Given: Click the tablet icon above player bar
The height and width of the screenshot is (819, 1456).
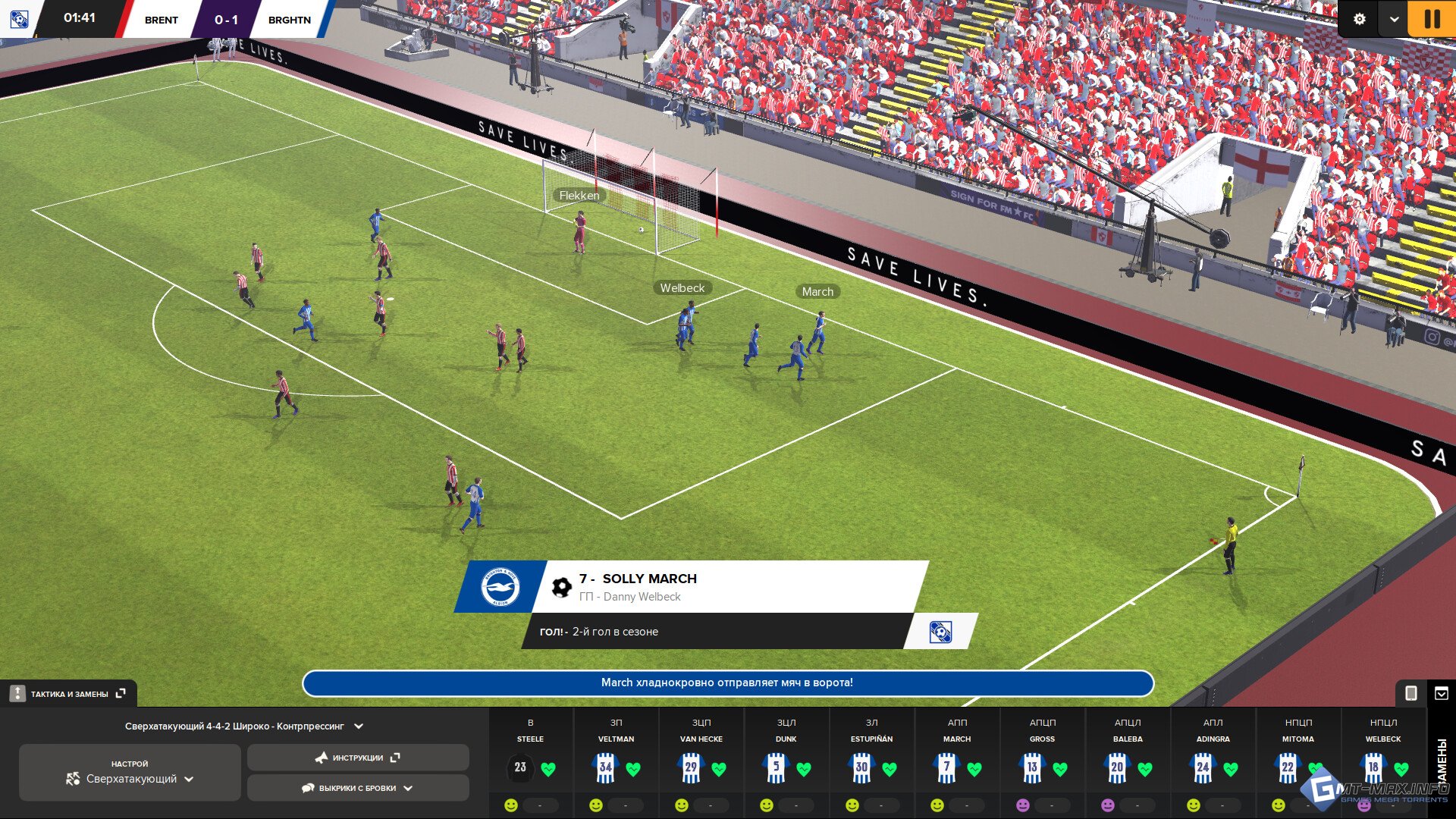Looking at the screenshot, I should pos(1410,693).
